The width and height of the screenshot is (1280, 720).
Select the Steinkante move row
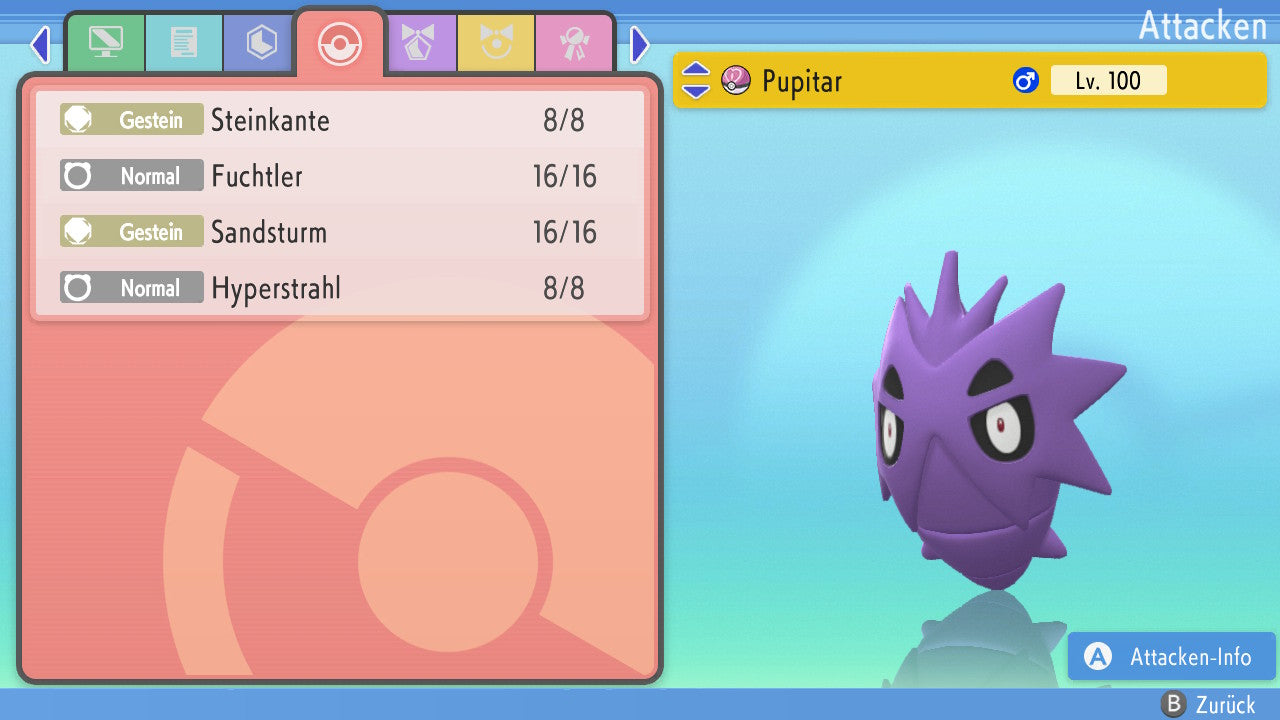tap(340, 121)
